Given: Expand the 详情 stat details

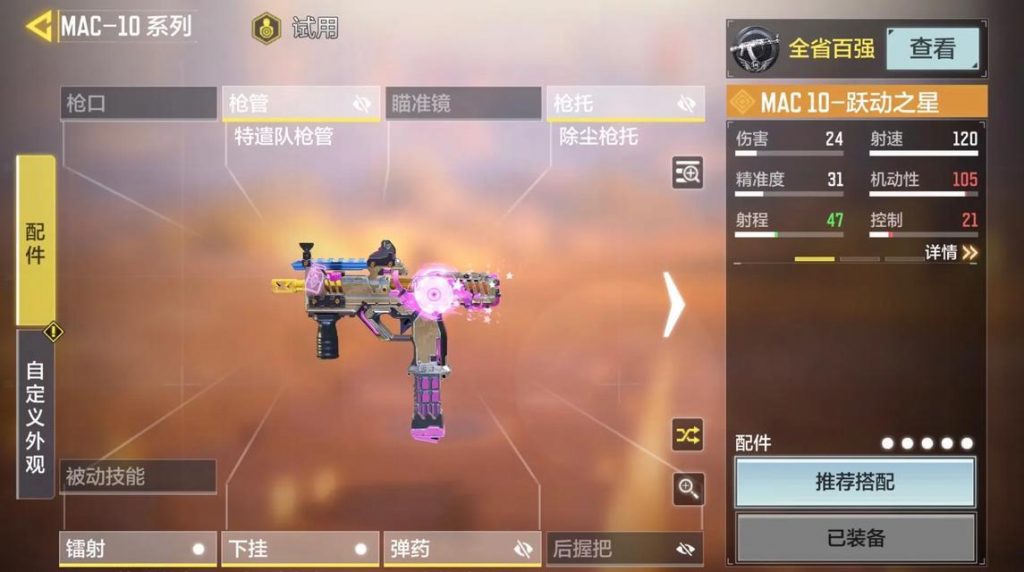Looking at the screenshot, I should pos(951,253).
